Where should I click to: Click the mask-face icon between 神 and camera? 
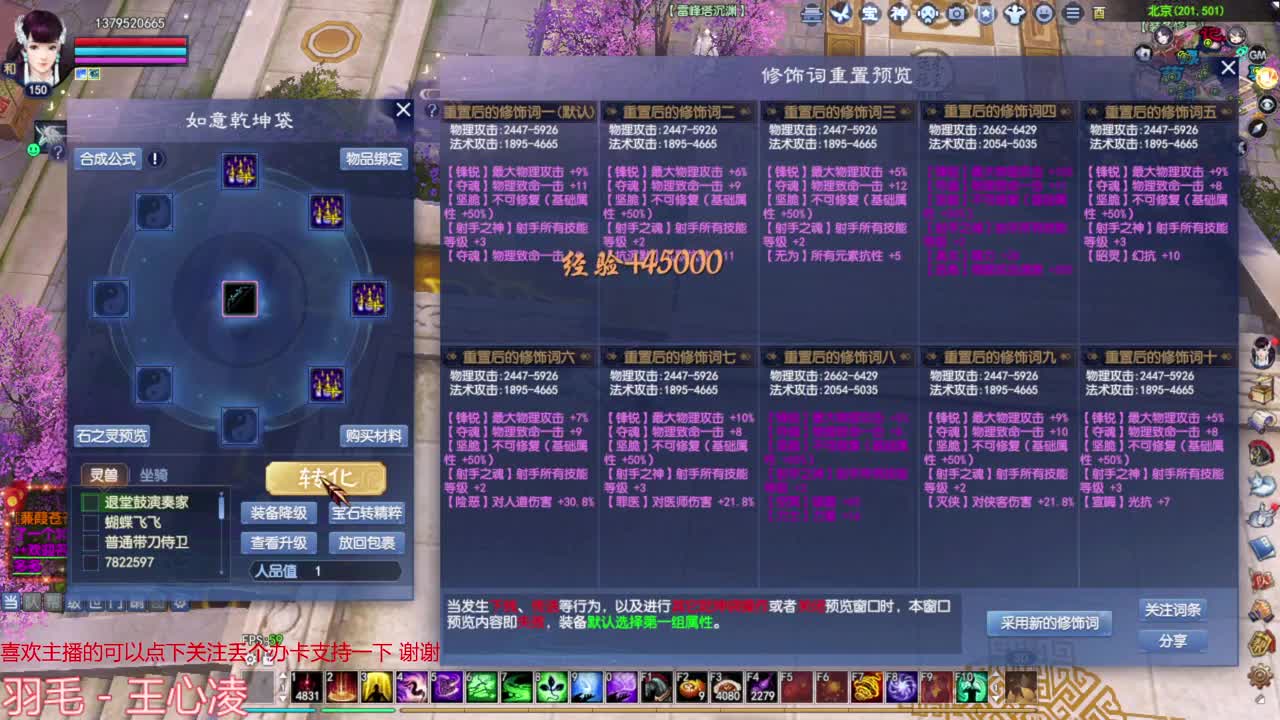pyautogui.click(x=926, y=13)
